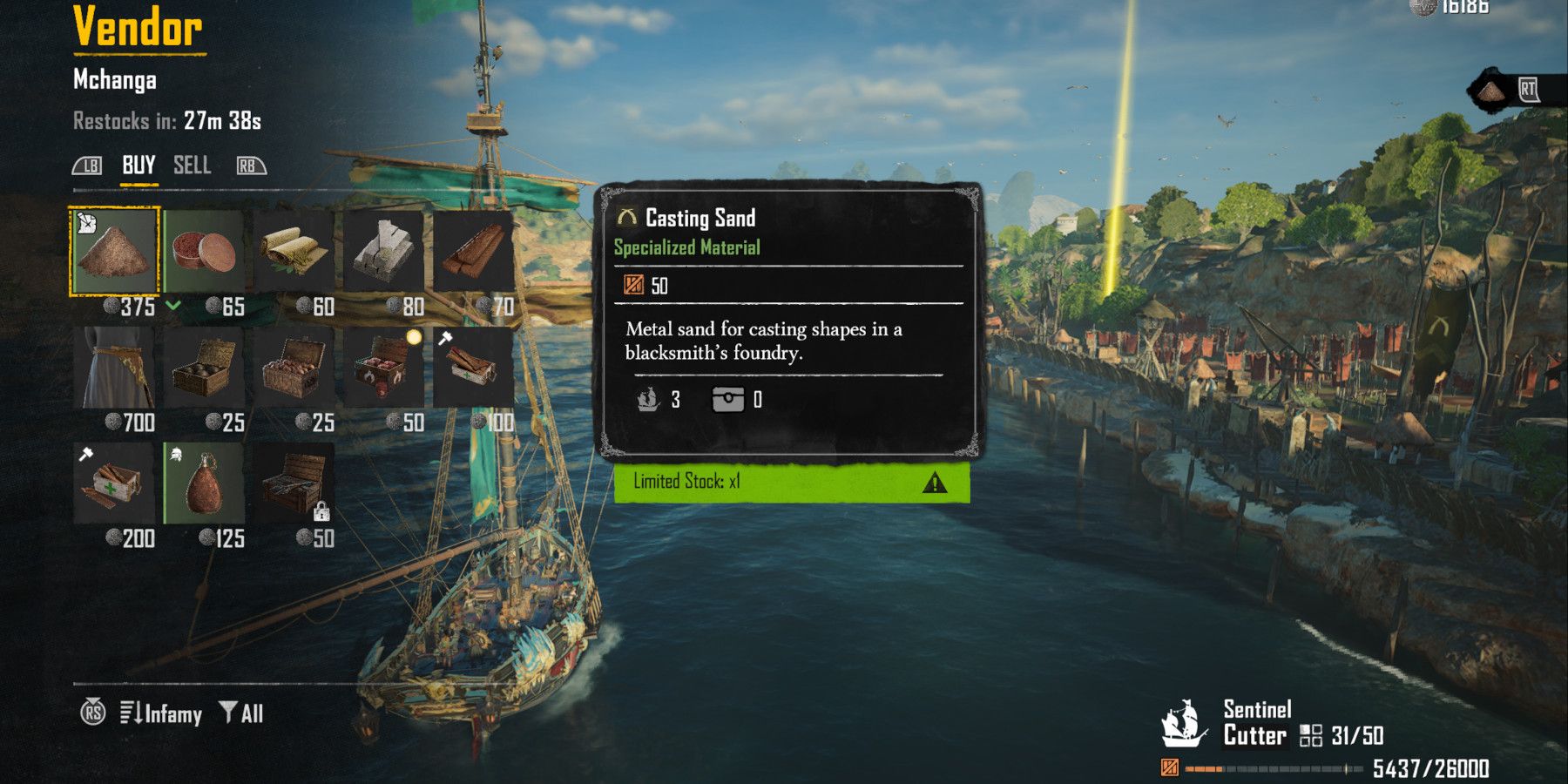Expand the RS sorting menu
This screenshot has width=1568, height=784.
click(x=93, y=713)
